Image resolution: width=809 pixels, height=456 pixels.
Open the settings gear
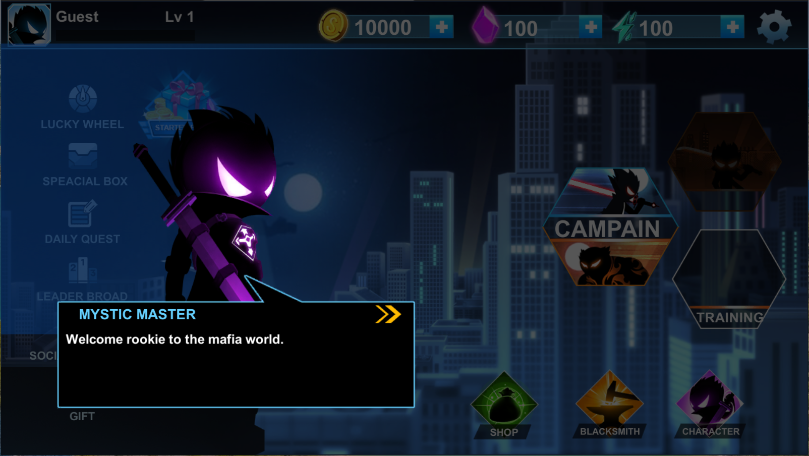click(774, 27)
